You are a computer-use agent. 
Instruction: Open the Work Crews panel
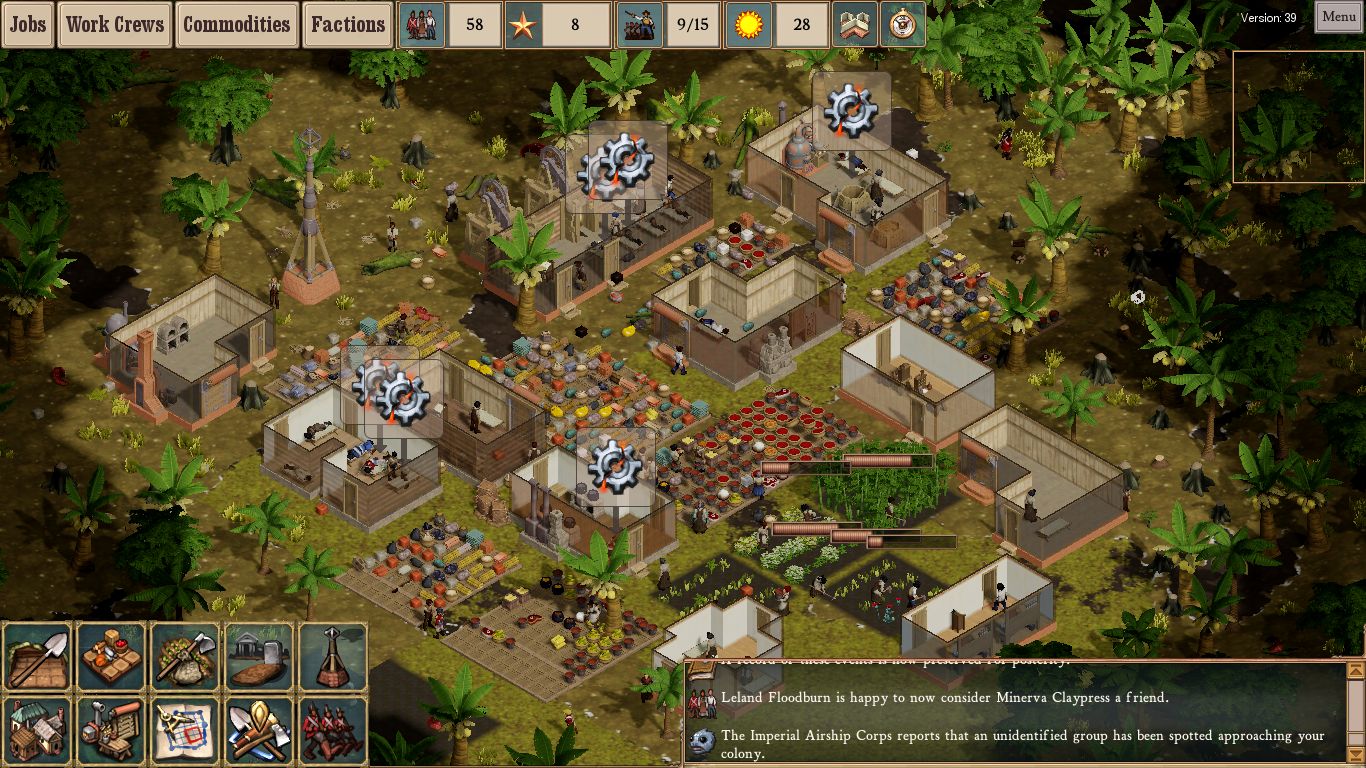[x=115, y=24]
